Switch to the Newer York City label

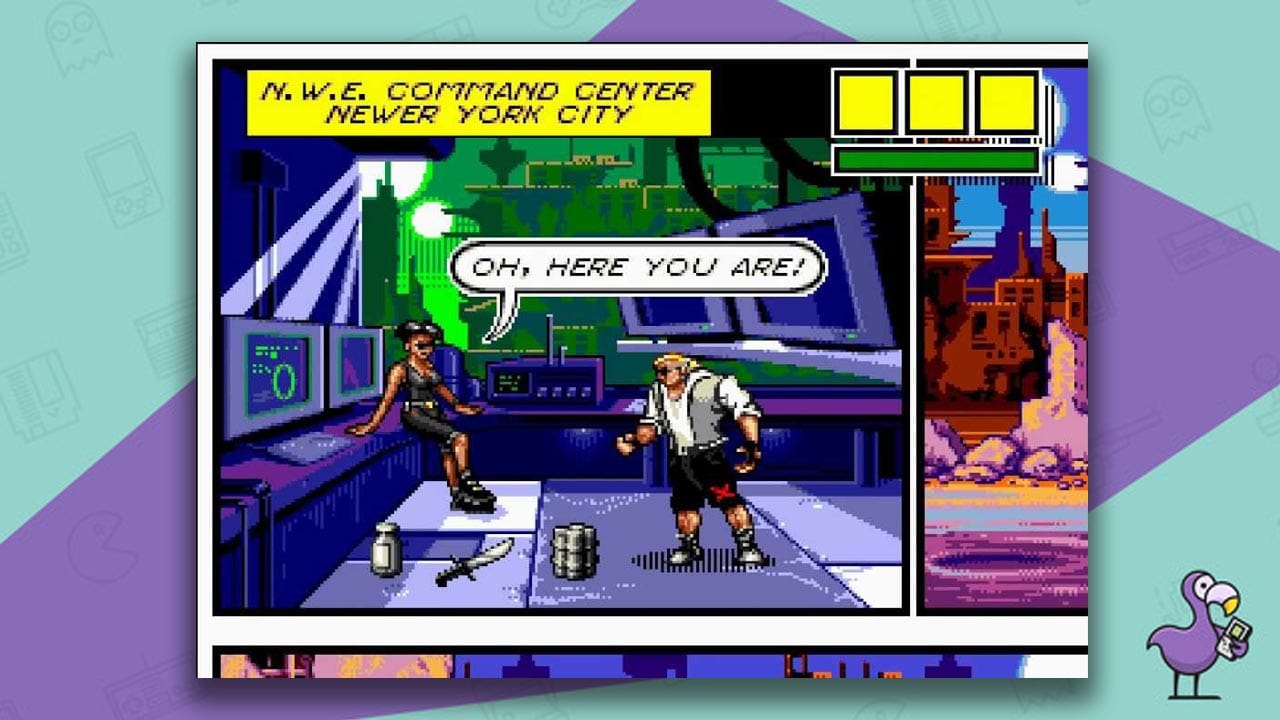click(x=478, y=113)
